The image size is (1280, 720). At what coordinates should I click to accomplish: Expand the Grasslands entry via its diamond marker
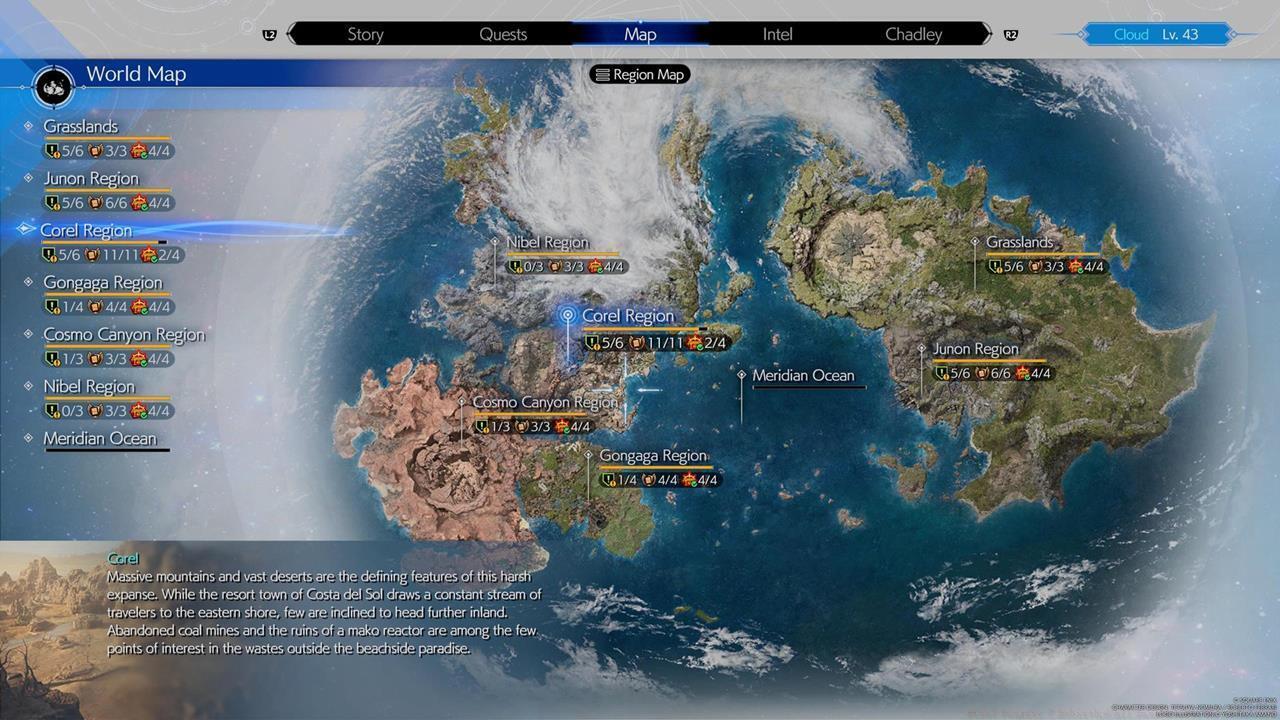pos(27,126)
